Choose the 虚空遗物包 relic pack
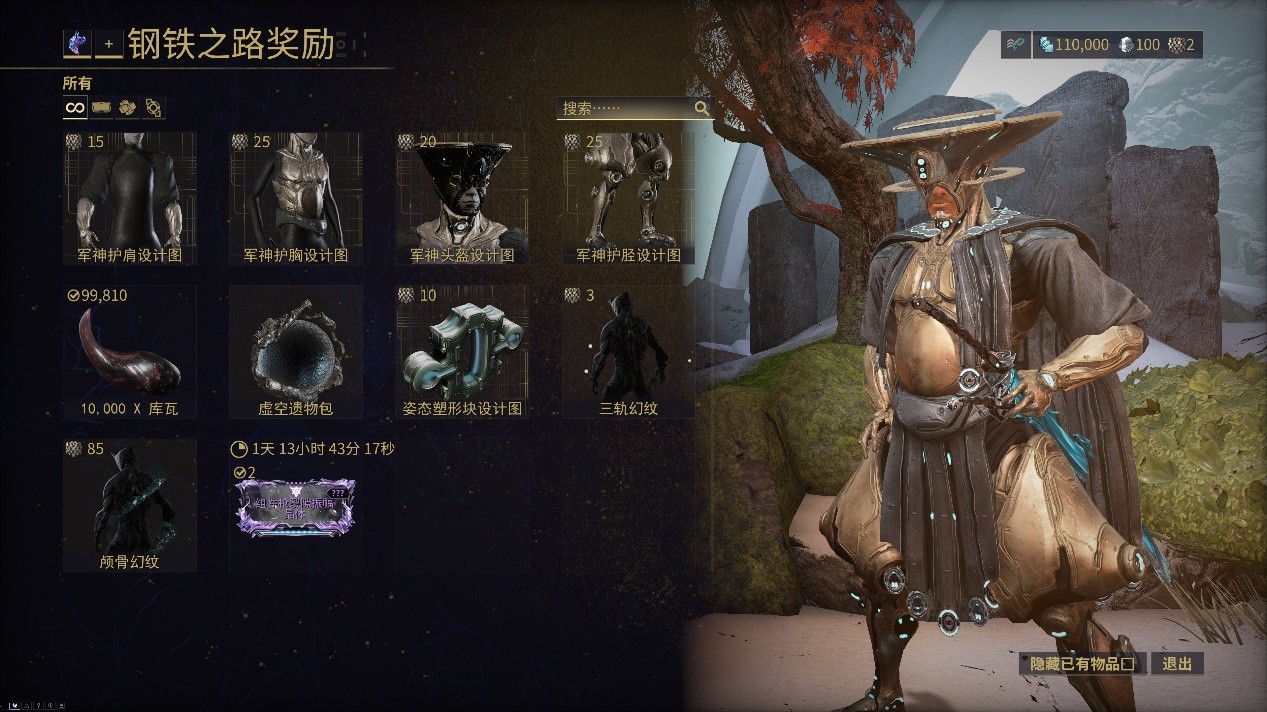Image resolution: width=1267 pixels, height=712 pixels. point(296,351)
